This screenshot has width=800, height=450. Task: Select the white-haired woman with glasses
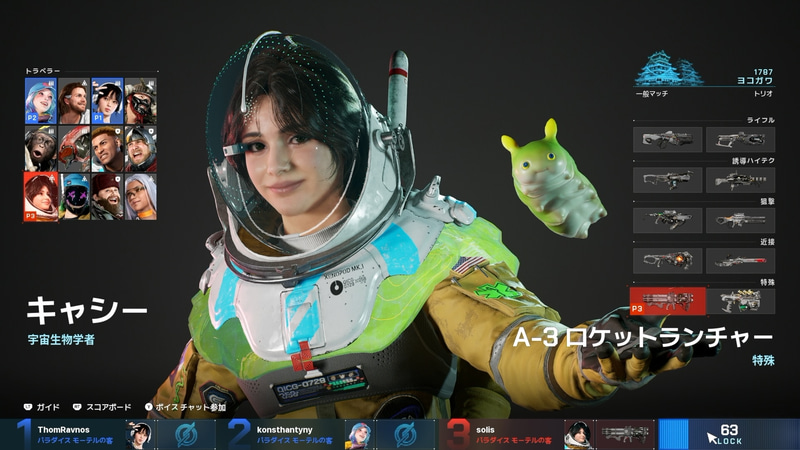coord(141,196)
